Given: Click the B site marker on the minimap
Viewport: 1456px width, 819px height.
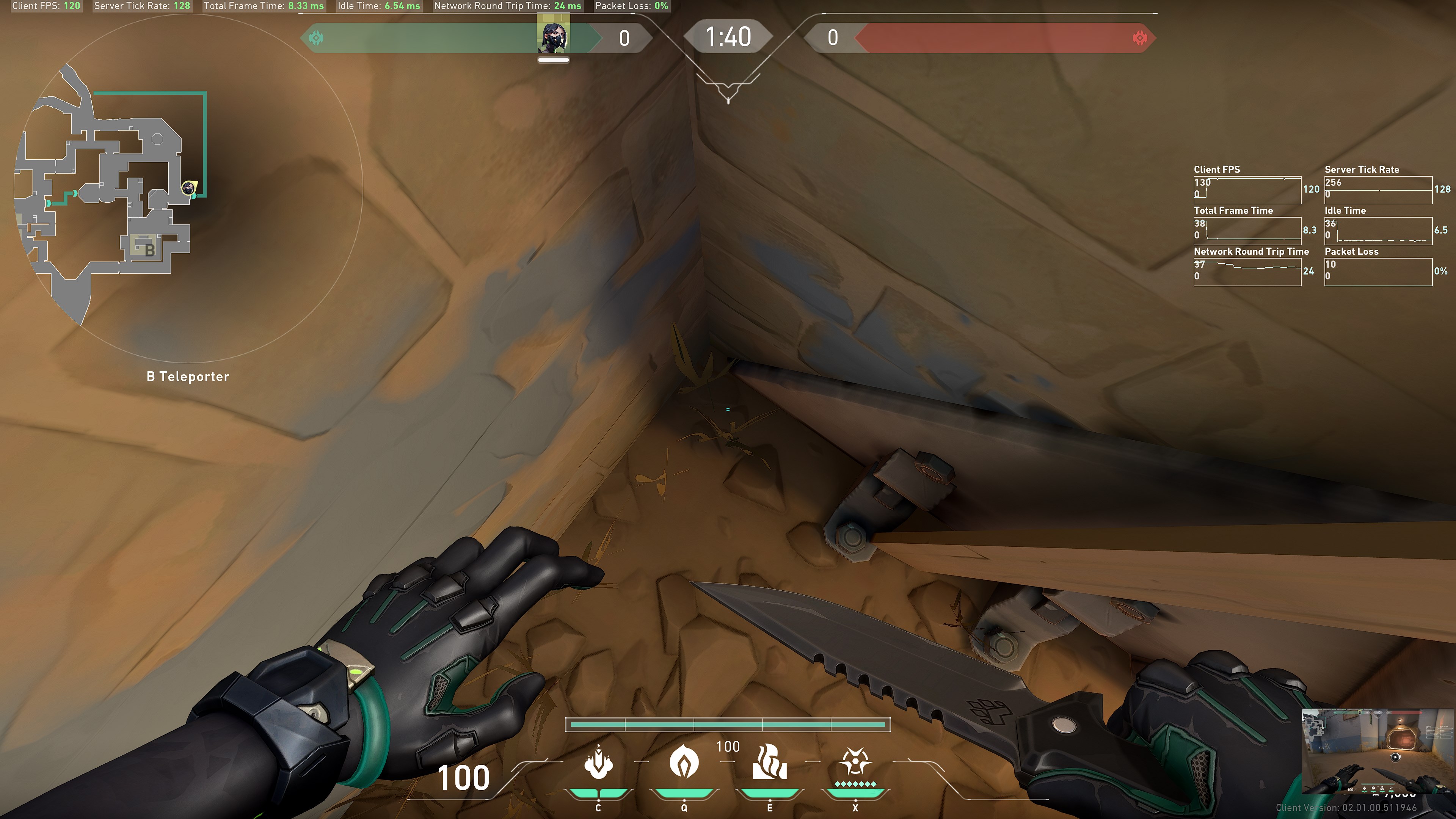Looking at the screenshot, I should click(149, 249).
